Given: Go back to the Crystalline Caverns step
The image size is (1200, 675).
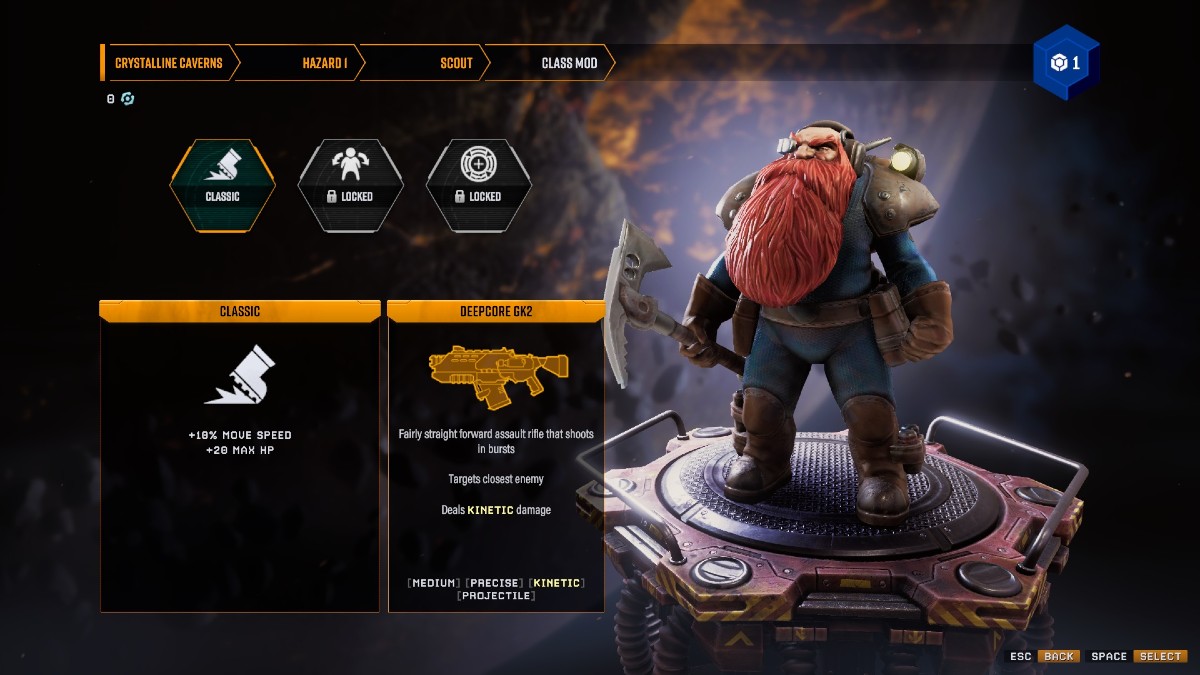Looking at the screenshot, I should (167, 63).
